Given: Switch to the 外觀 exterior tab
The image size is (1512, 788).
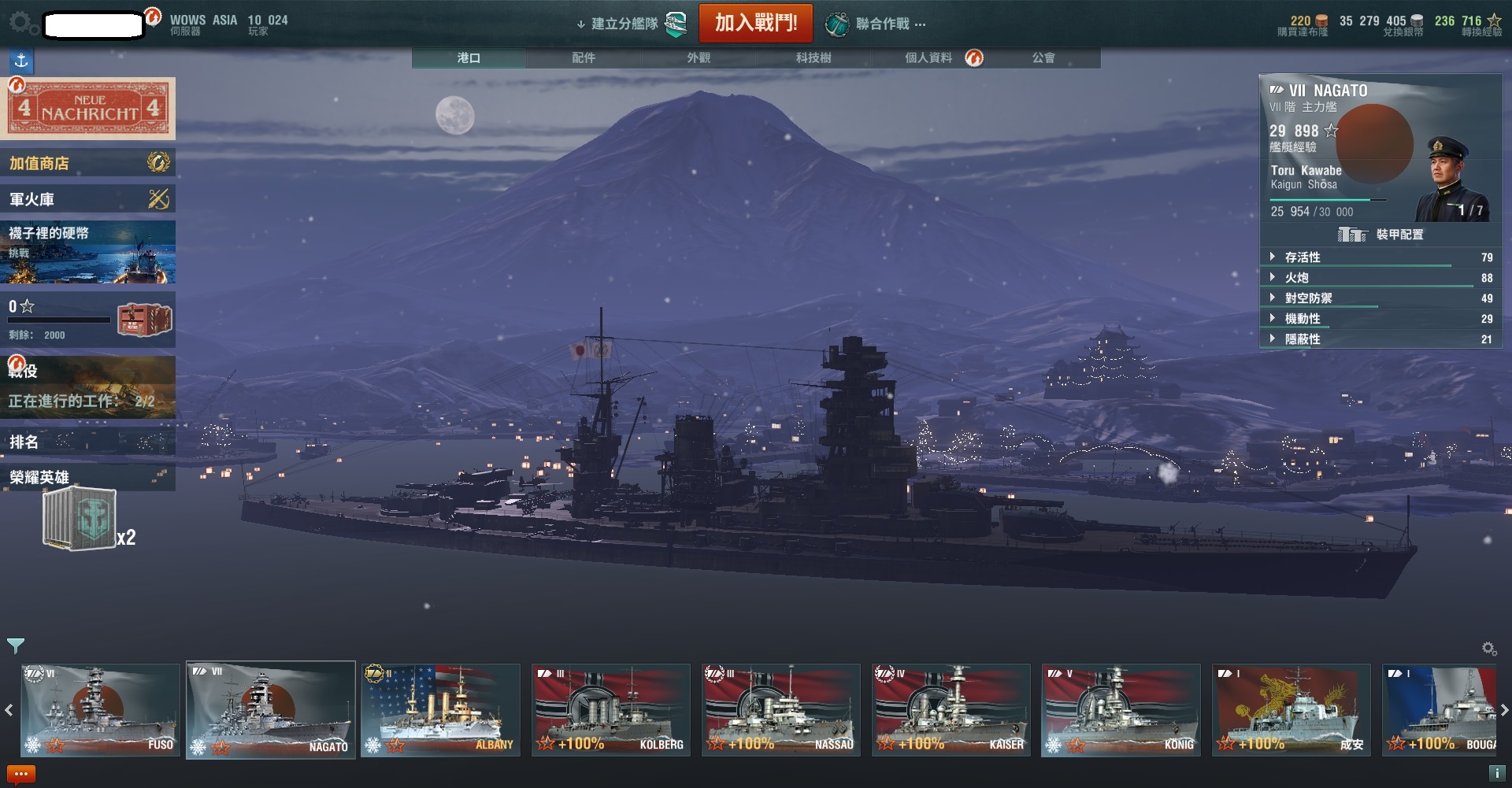Looking at the screenshot, I should pos(699,58).
